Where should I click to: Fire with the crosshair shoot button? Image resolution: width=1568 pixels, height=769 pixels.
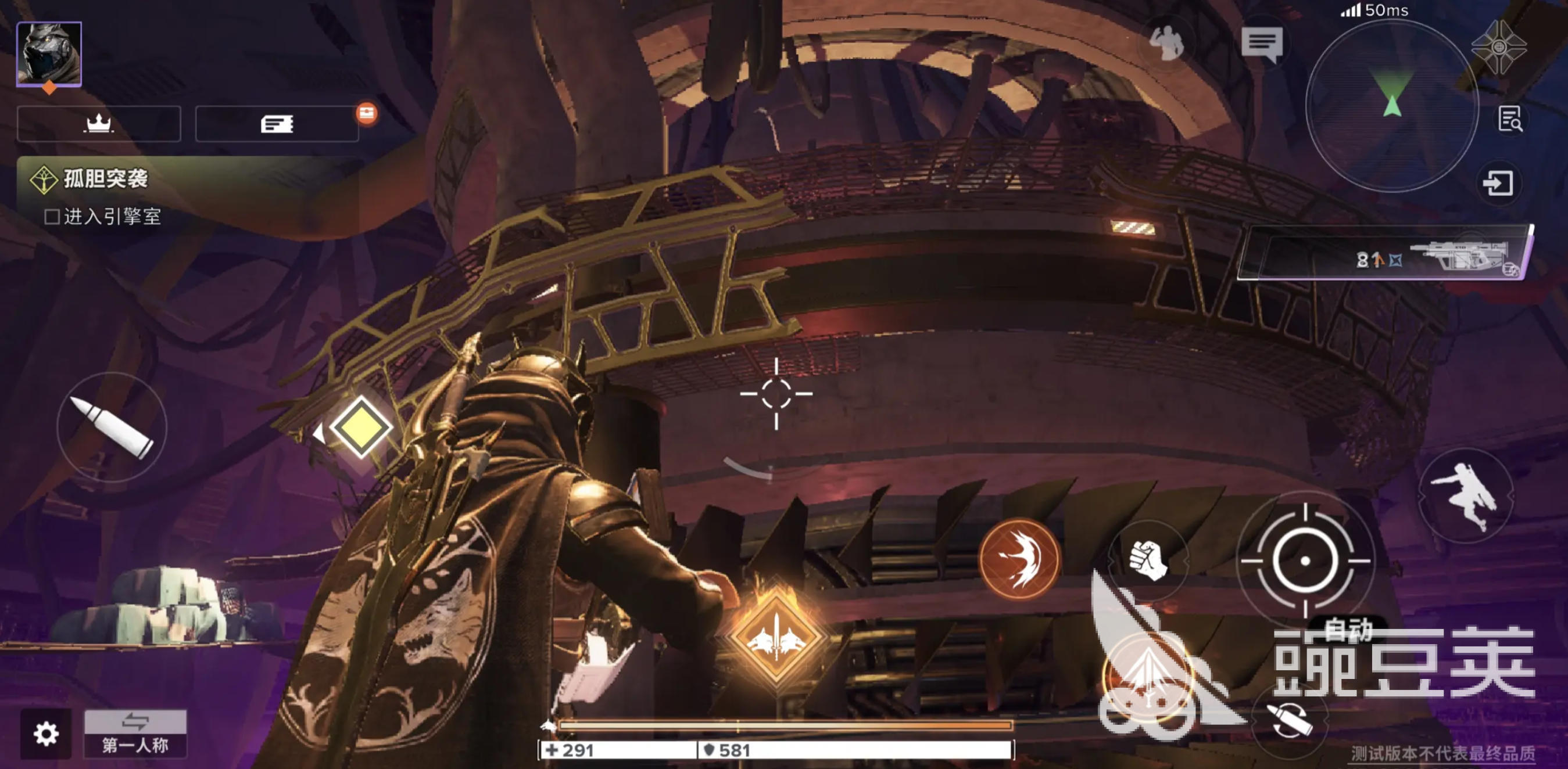tap(1305, 561)
